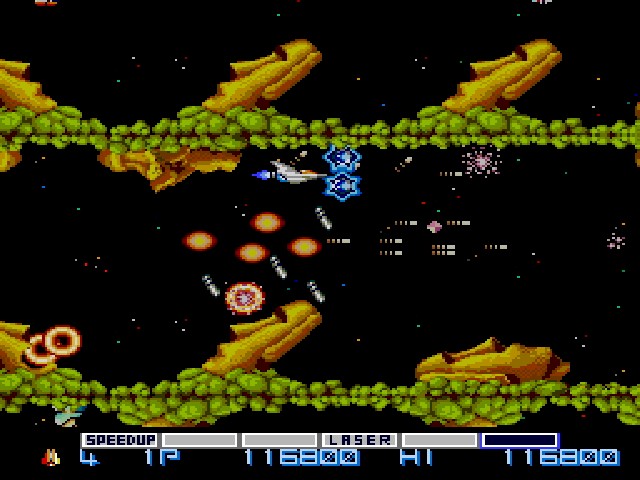The width and height of the screenshot is (640, 480).
Task: Choose the LASER power meter slot
Action: tap(360, 440)
